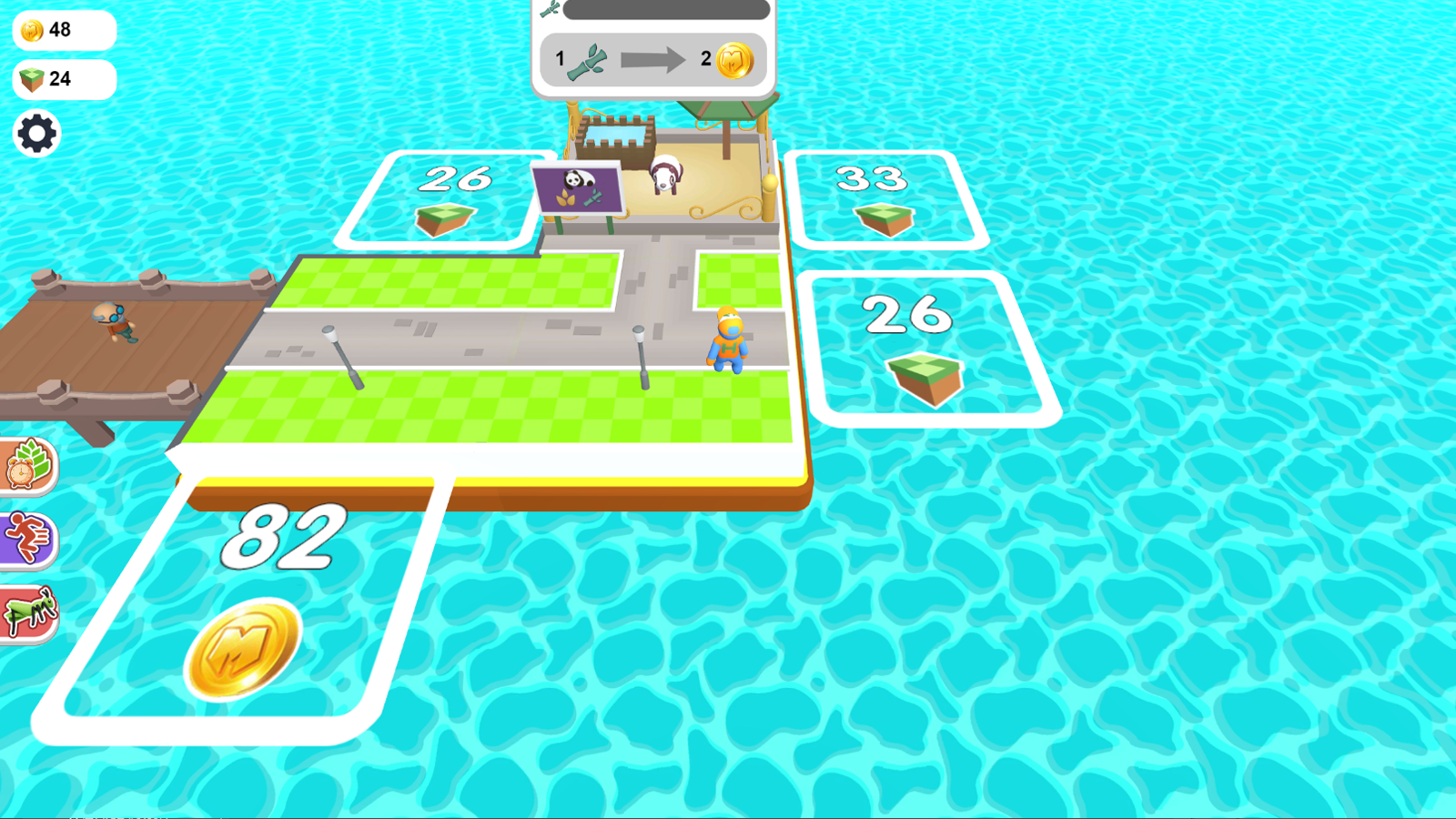Tap the bamboo icon in the exchange panel
Screen dimensions: 1456x819
(588, 58)
